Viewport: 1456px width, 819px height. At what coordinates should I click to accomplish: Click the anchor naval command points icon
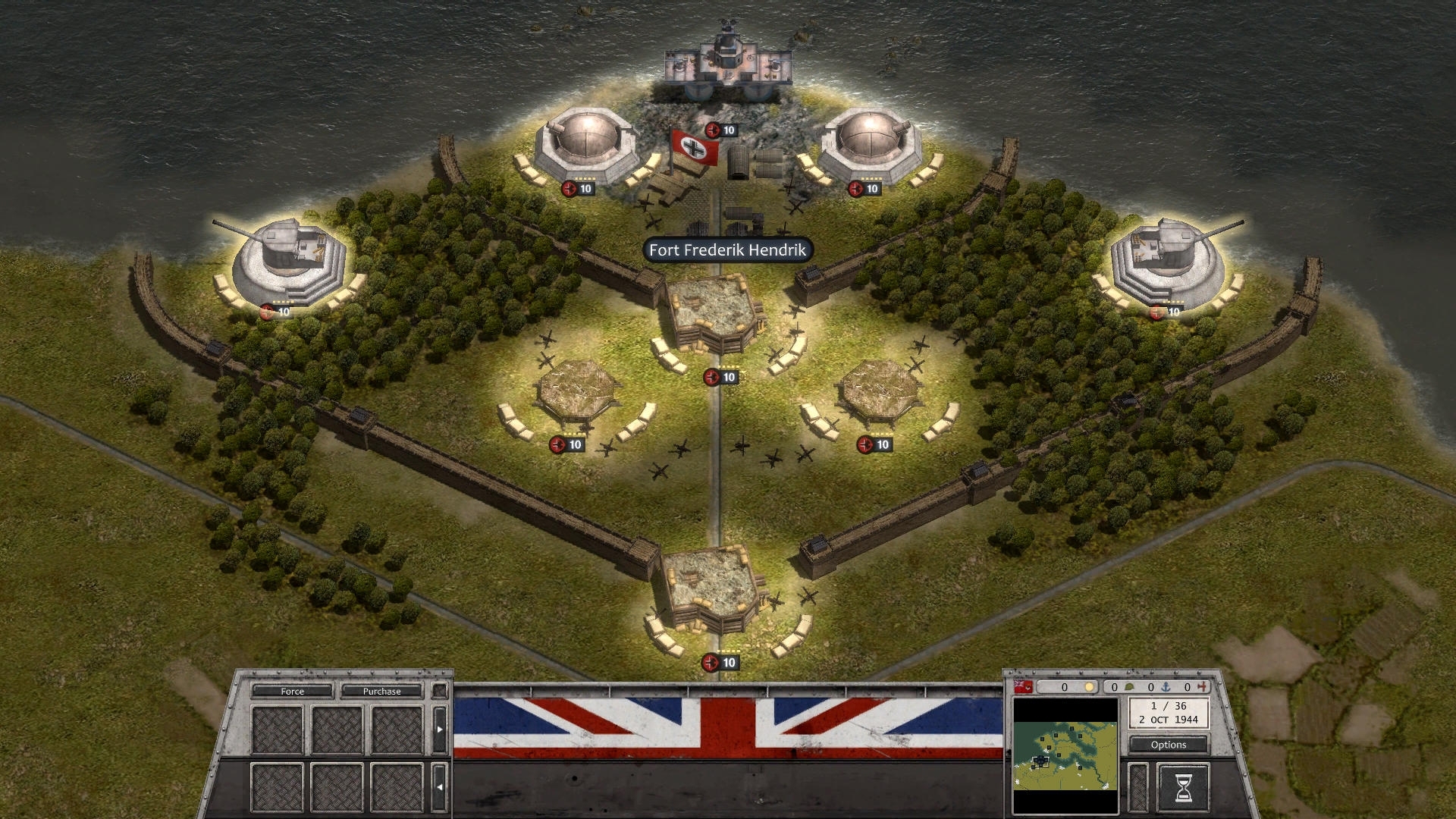[1167, 688]
